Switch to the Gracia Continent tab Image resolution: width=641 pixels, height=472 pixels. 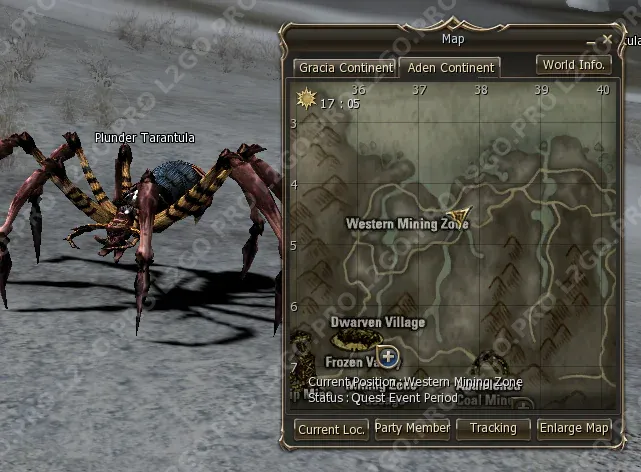tap(345, 68)
